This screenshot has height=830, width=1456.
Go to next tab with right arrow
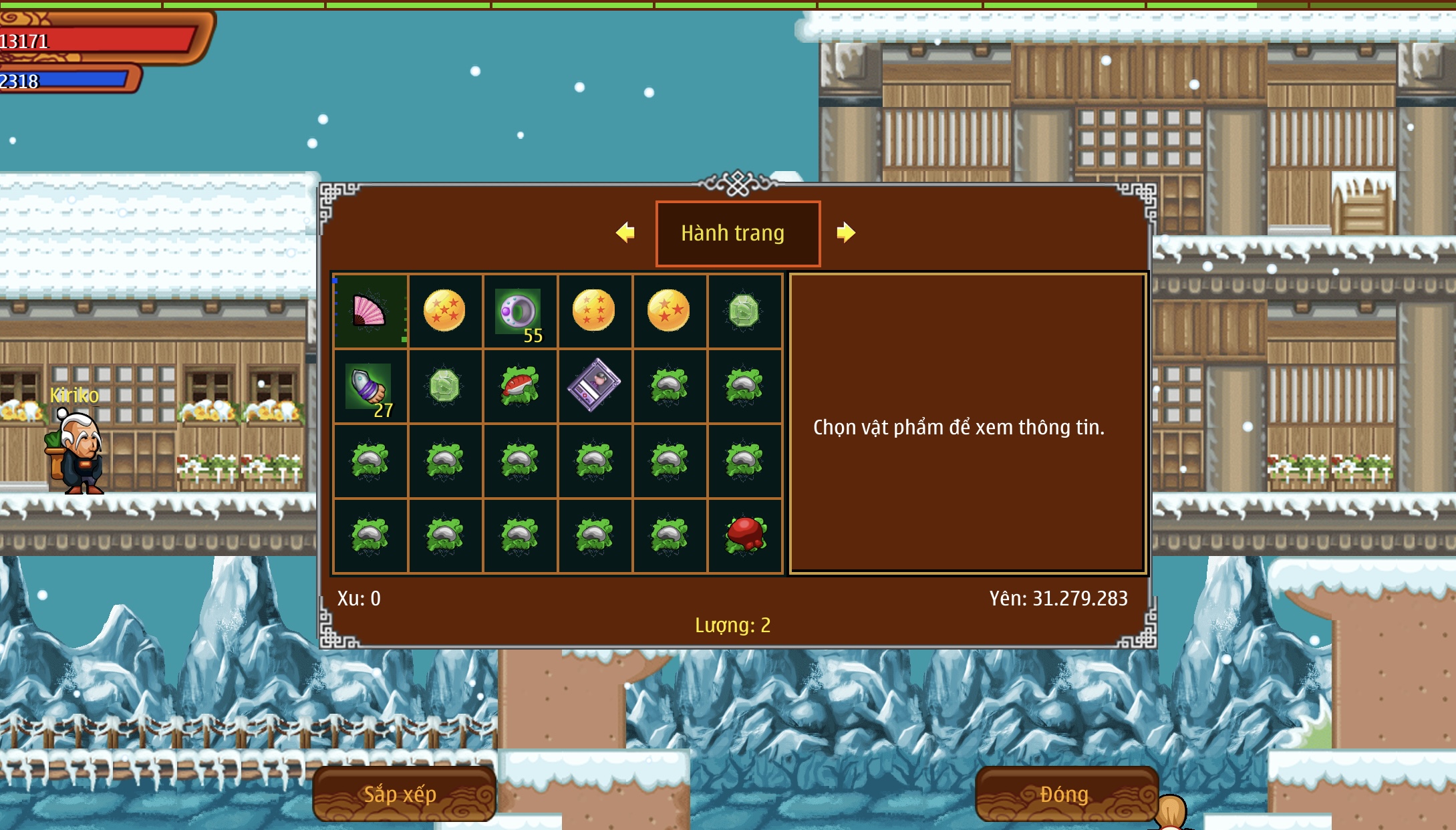846,233
